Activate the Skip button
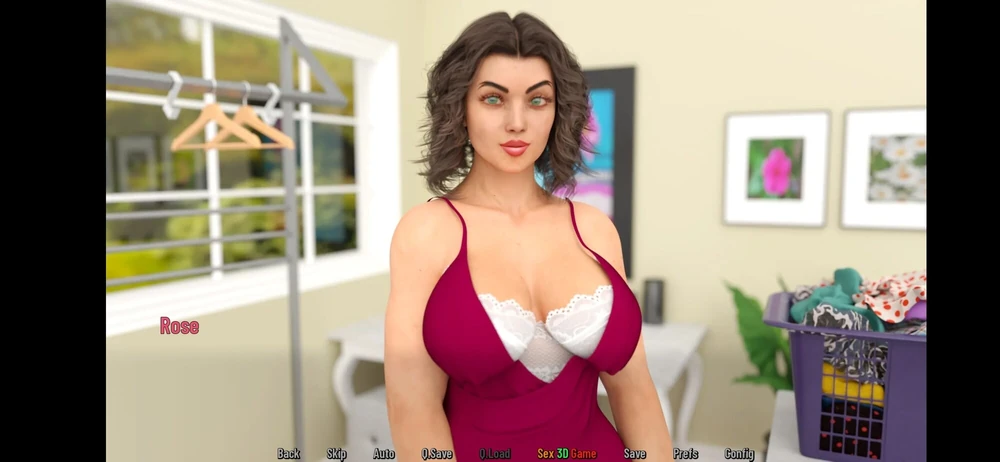The height and width of the screenshot is (462, 1000). tap(337, 454)
